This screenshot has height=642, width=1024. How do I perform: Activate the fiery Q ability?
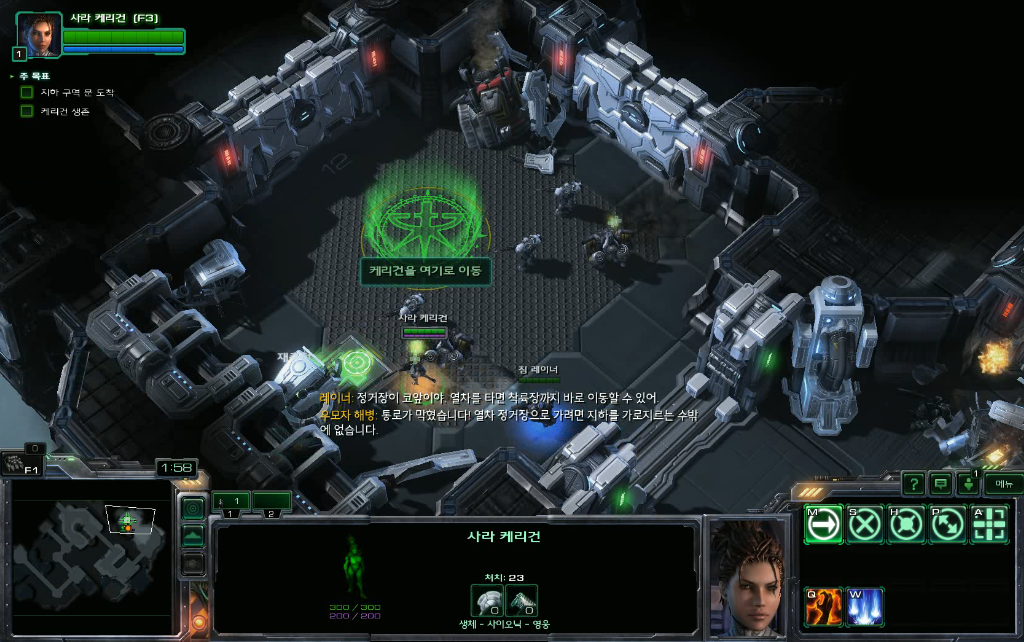[x=823, y=606]
